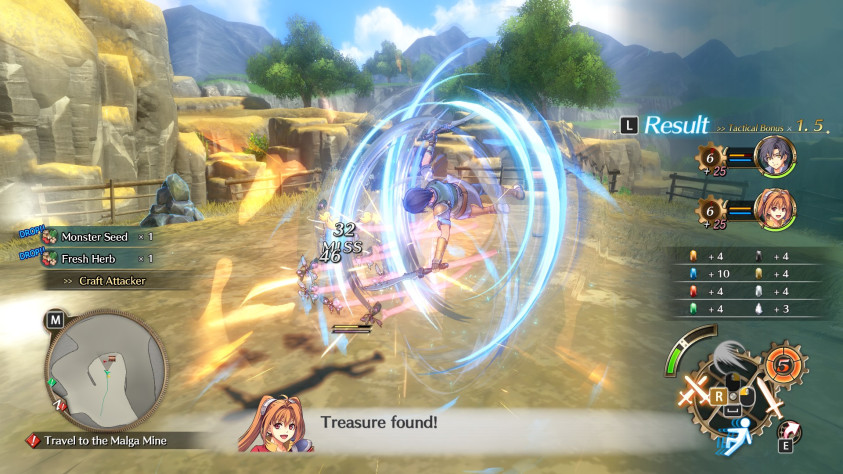Open the Result panel header

(675, 125)
